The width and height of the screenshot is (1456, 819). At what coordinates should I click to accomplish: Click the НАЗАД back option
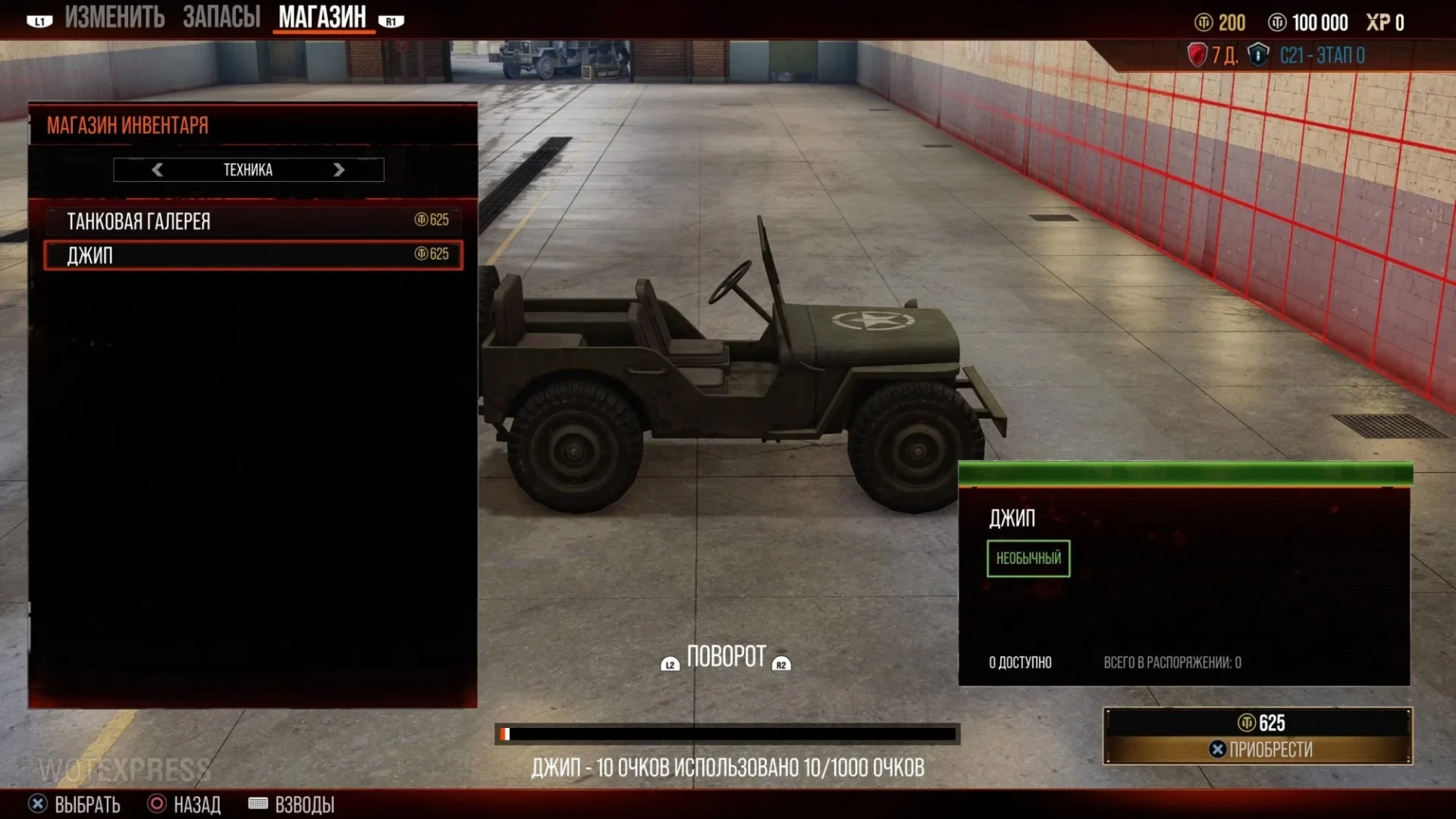[185, 804]
